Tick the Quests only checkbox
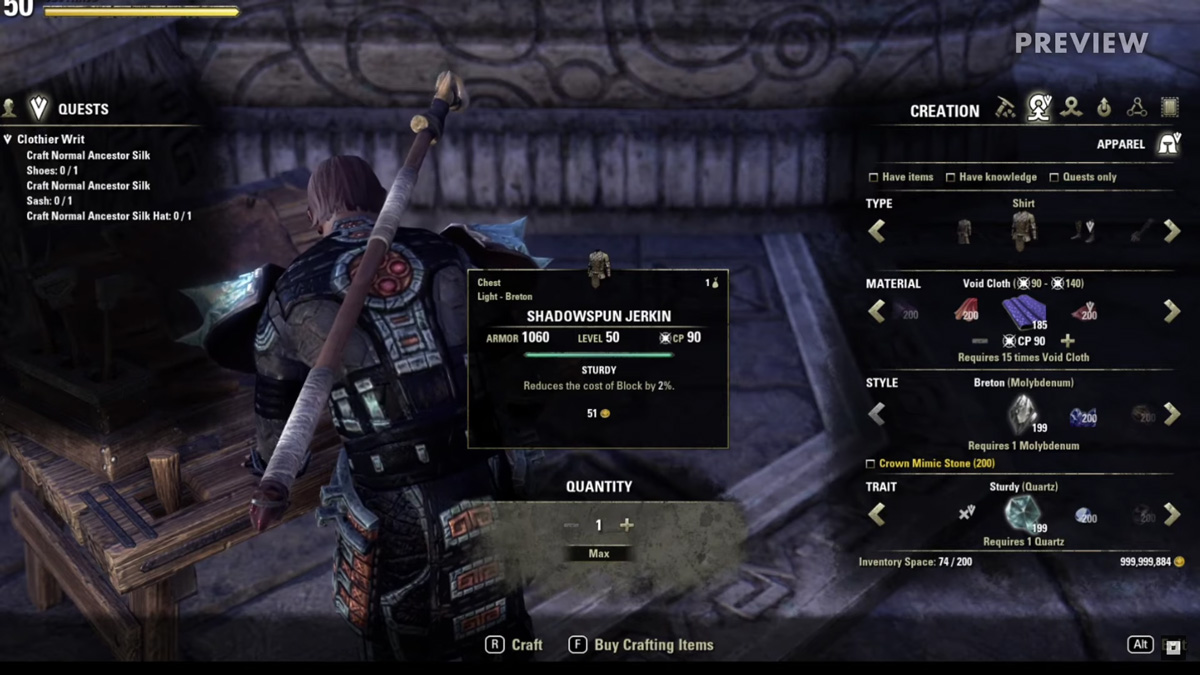The height and width of the screenshot is (675, 1200). coord(1054,178)
